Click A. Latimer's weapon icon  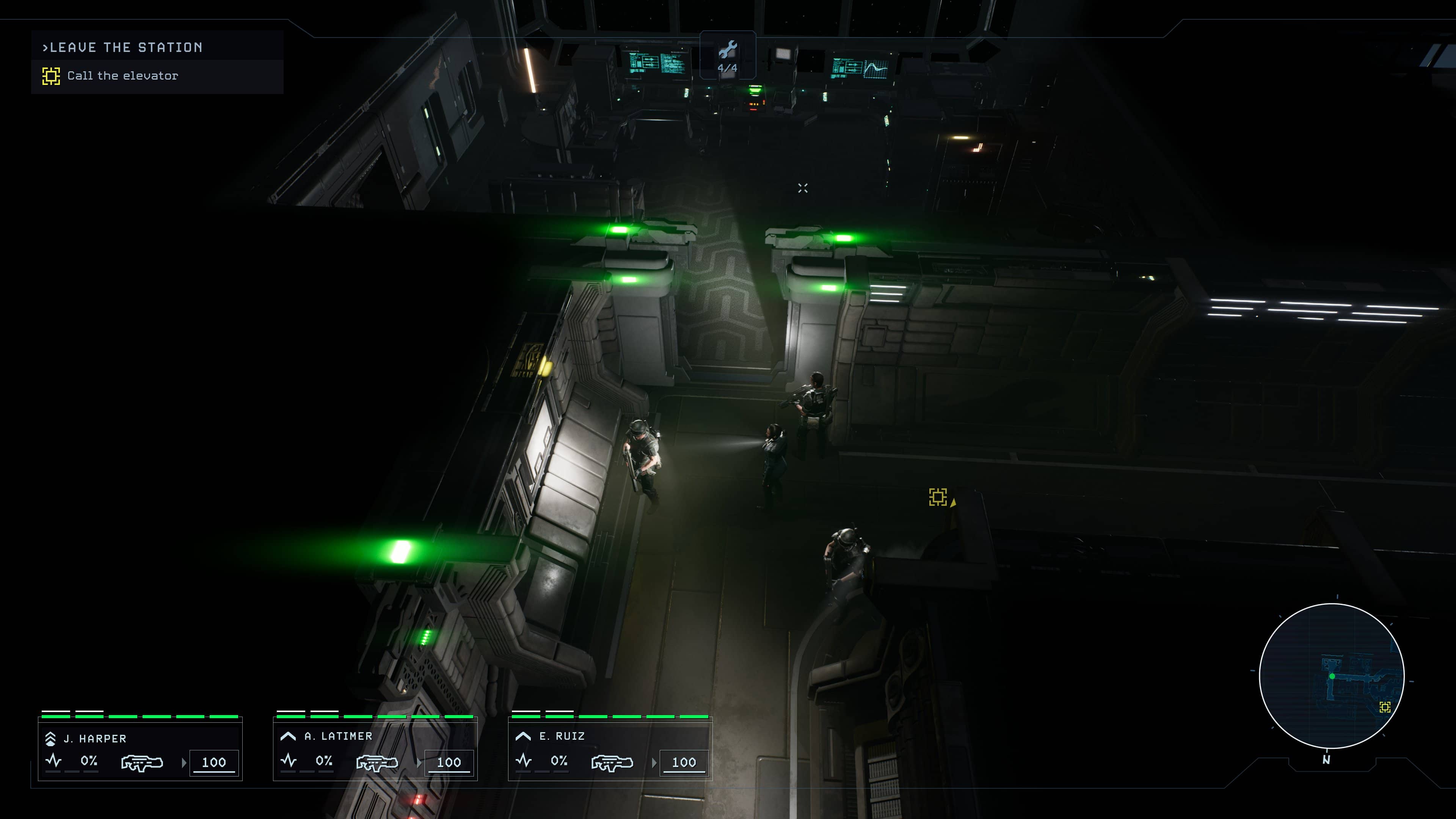click(x=377, y=763)
